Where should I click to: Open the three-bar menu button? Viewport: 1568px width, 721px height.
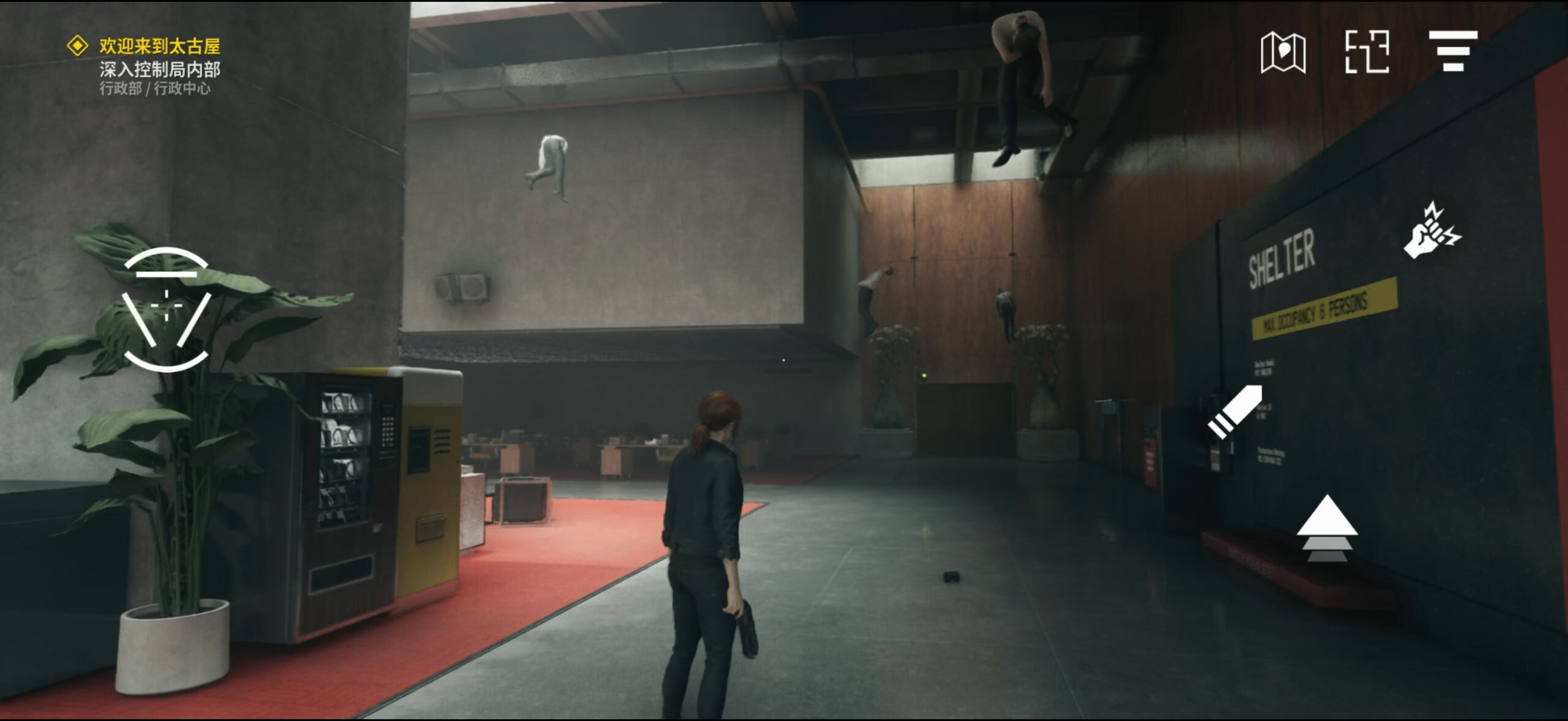point(1453,51)
